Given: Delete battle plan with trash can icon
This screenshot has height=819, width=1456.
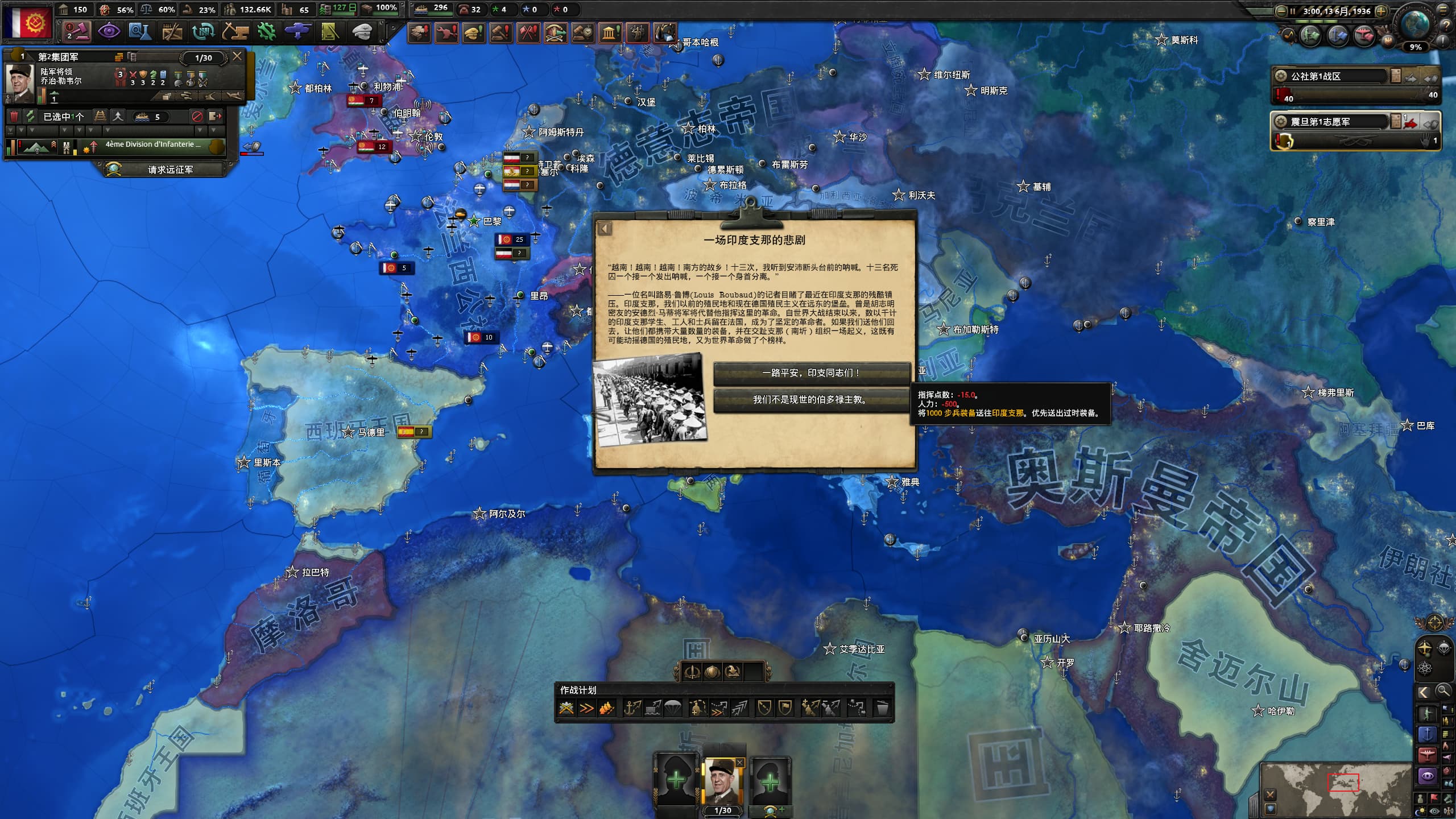Looking at the screenshot, I should (882, 709).
